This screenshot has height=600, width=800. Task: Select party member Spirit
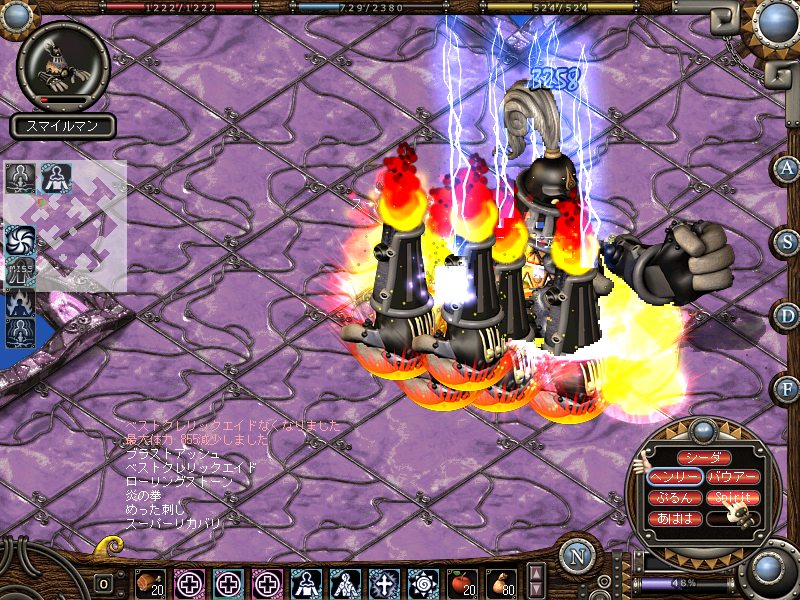pos(733,498)
